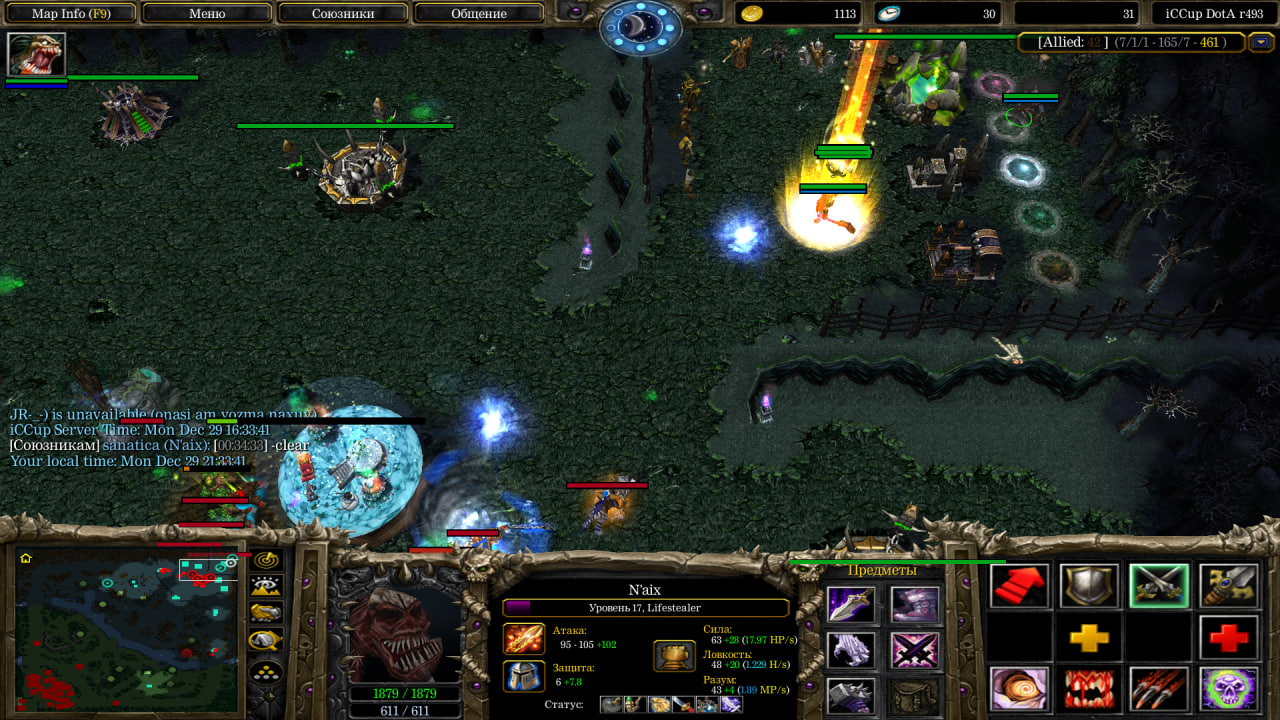Select the Feast fanged mouth ability
1280x720 pixels.
(x=1089, y=689)
